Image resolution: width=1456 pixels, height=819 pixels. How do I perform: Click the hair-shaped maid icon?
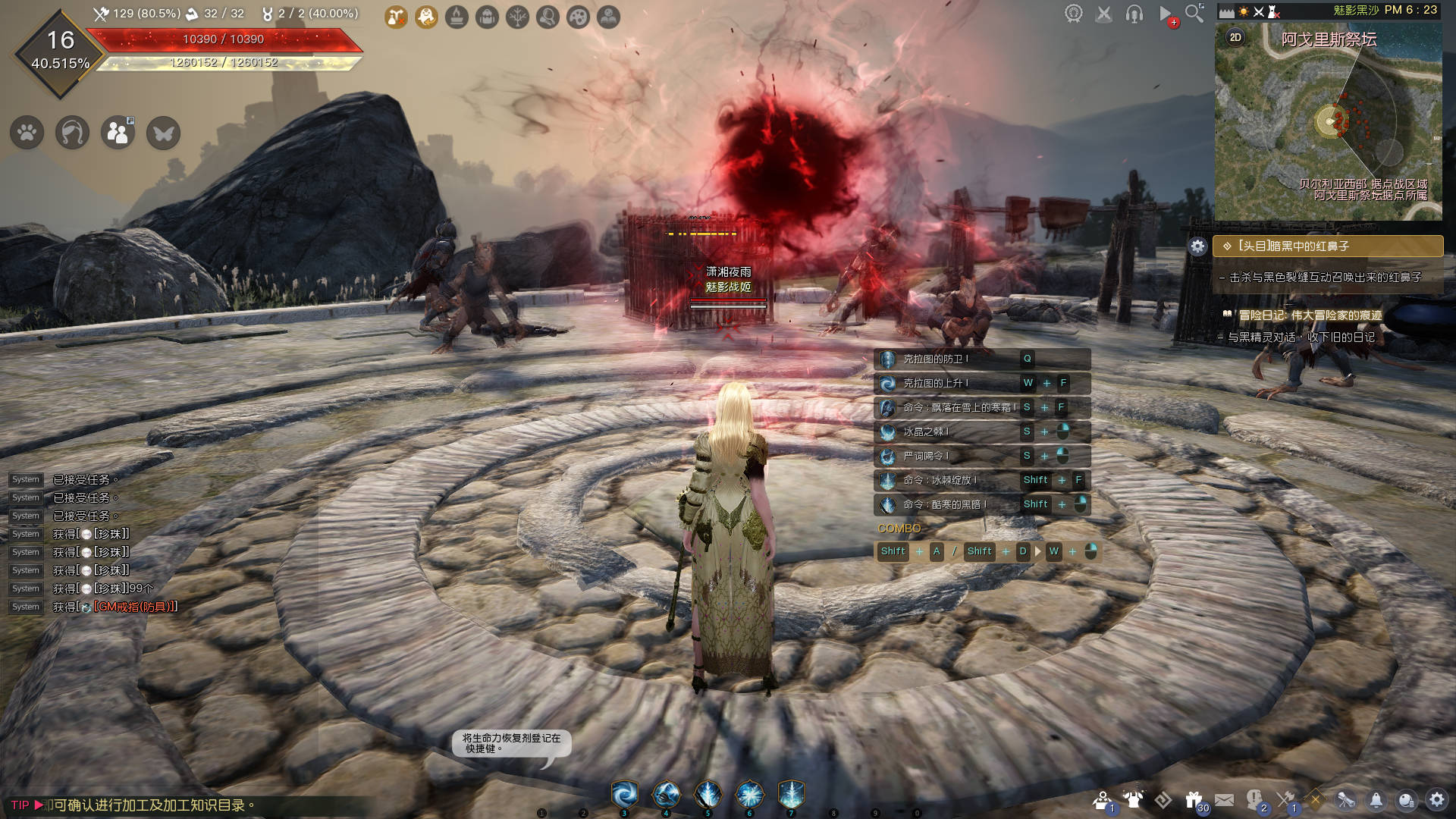73,133
